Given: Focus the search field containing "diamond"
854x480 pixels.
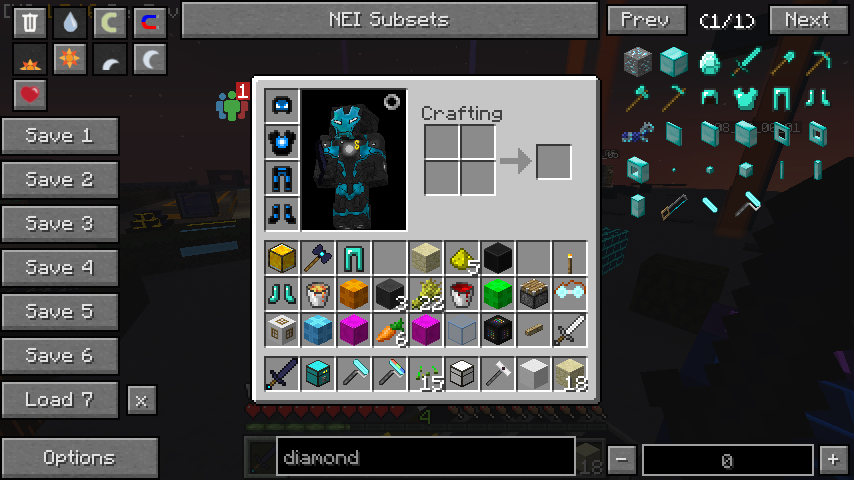Looking at the screenshot, I should [425, 458].
